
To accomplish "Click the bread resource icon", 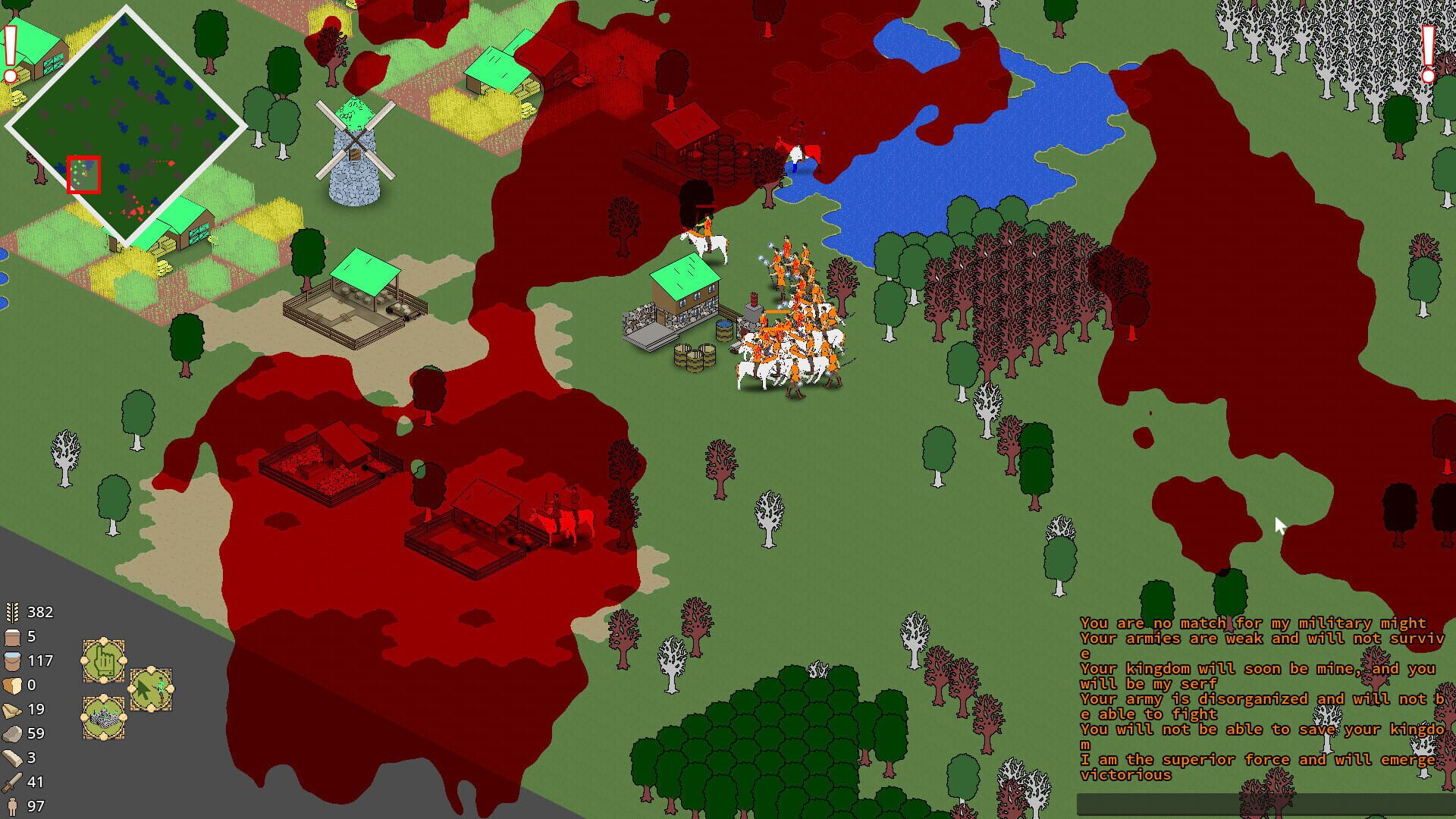I will click(x=11, y=685).
